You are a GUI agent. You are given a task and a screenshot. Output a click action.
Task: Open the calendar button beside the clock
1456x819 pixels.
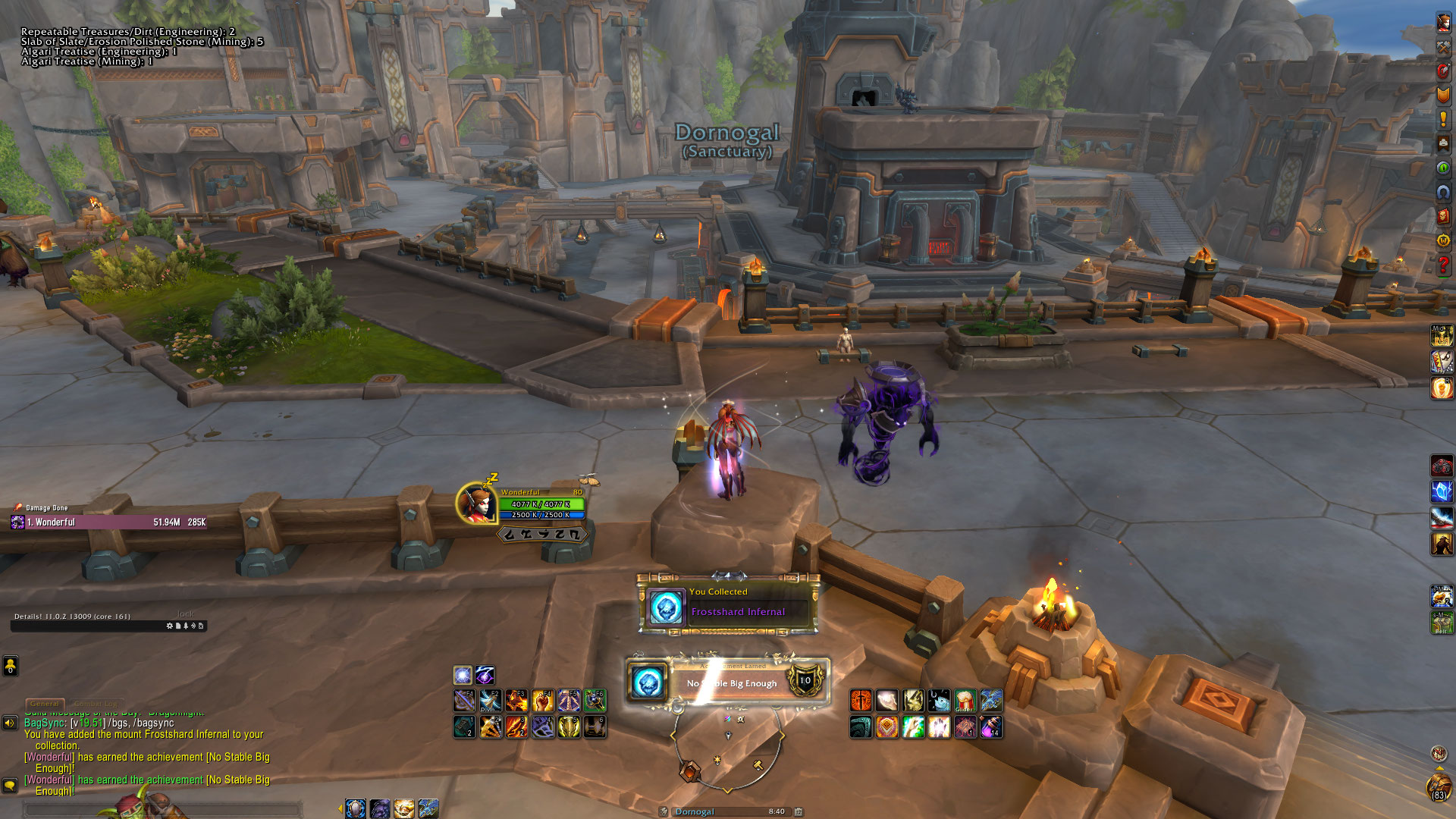click(799, 811)
